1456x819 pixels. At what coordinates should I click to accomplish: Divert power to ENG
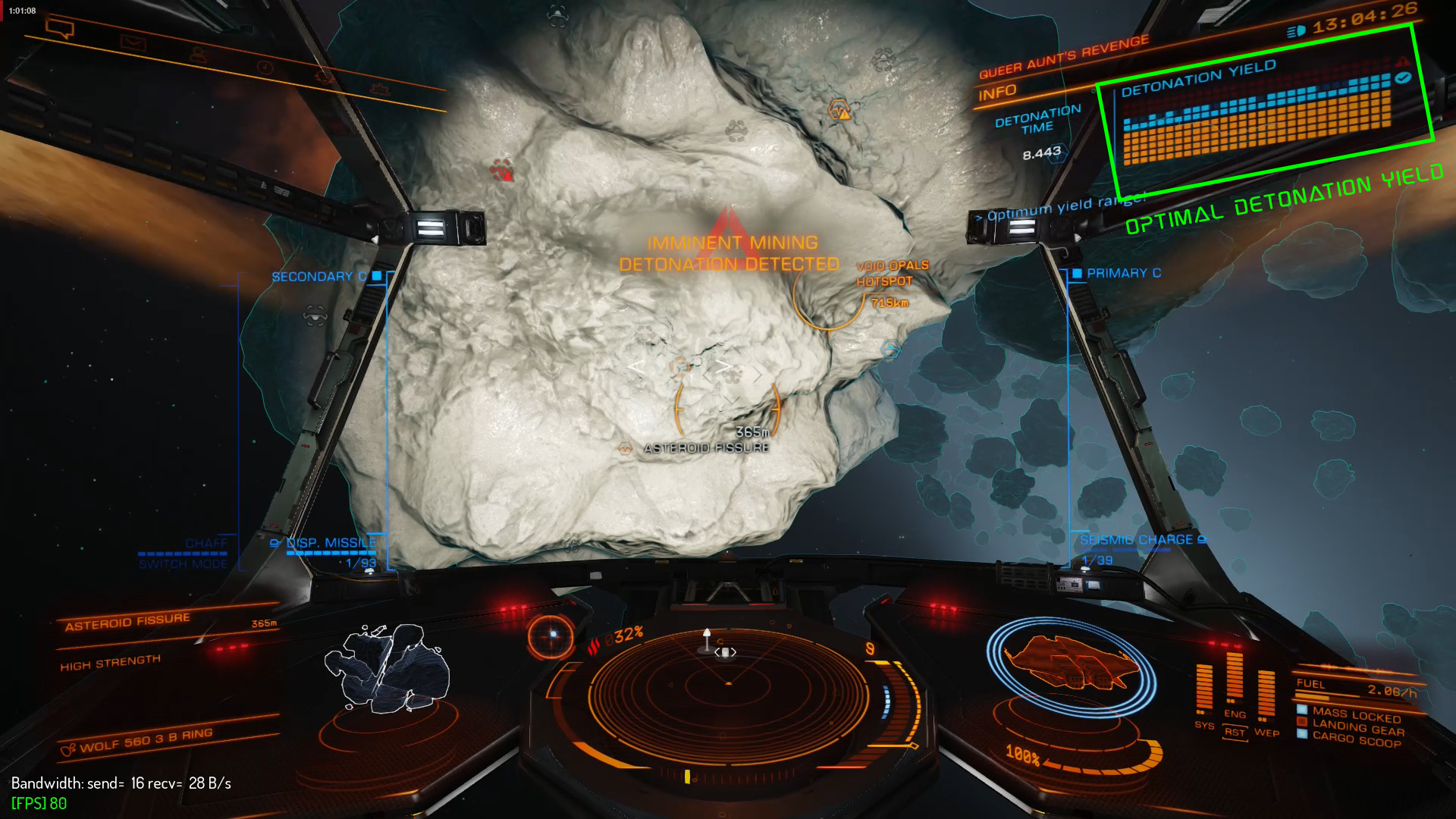coord(1235,714)
